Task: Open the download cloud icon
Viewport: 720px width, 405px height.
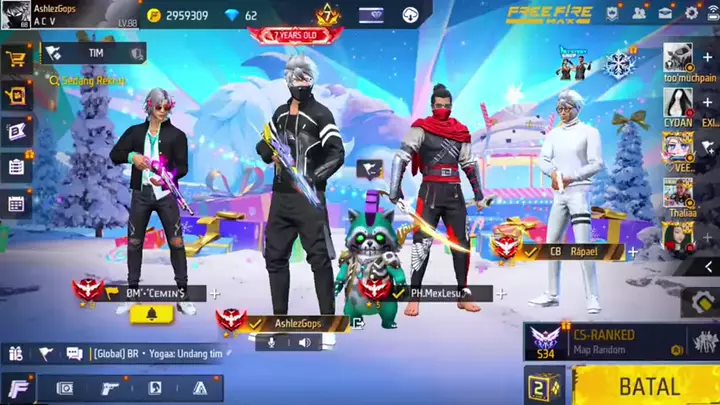Action: pyautogui.click(x=411, y=15)
